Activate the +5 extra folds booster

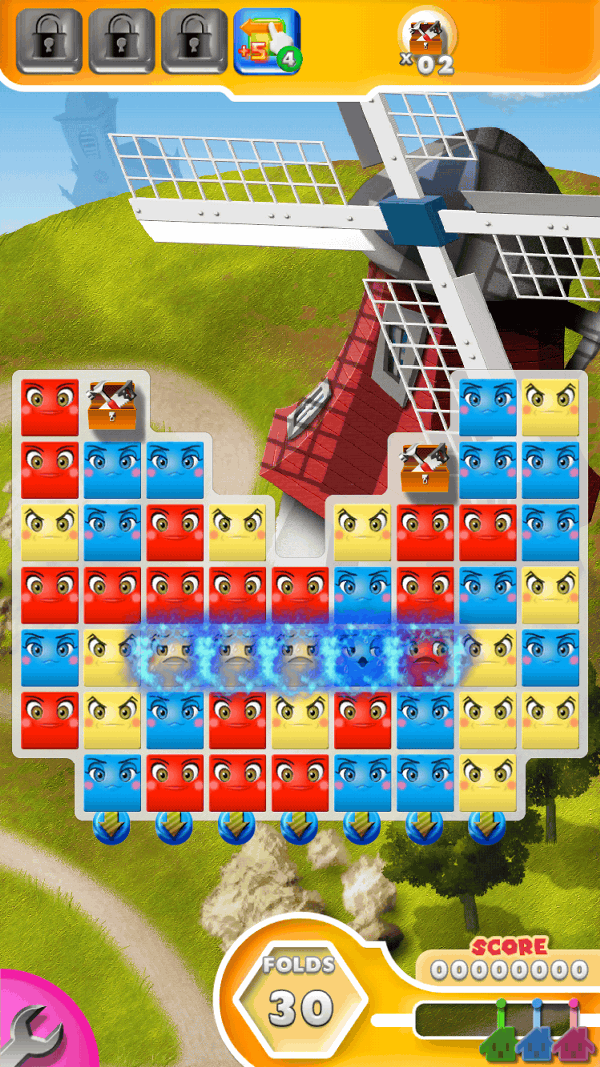(x=266, y=41)
